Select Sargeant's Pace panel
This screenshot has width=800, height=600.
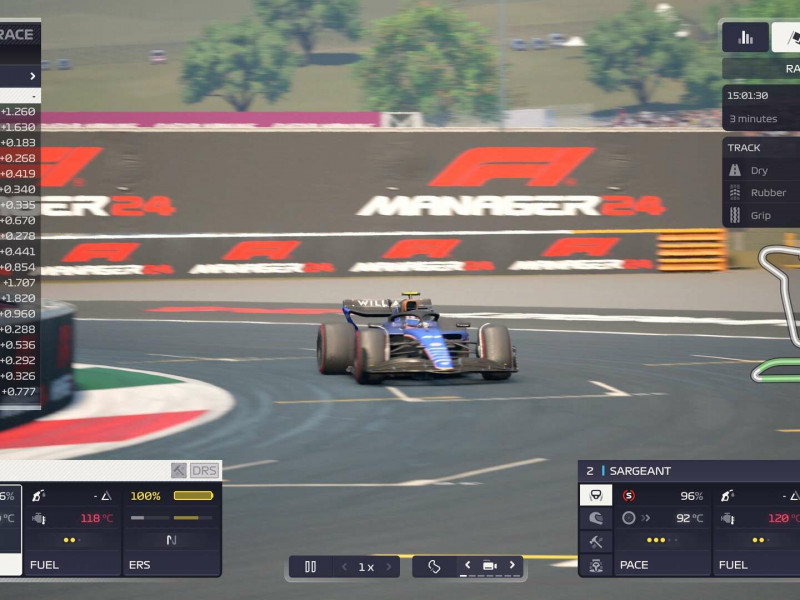pyautogui.click(x=662, y=529)
